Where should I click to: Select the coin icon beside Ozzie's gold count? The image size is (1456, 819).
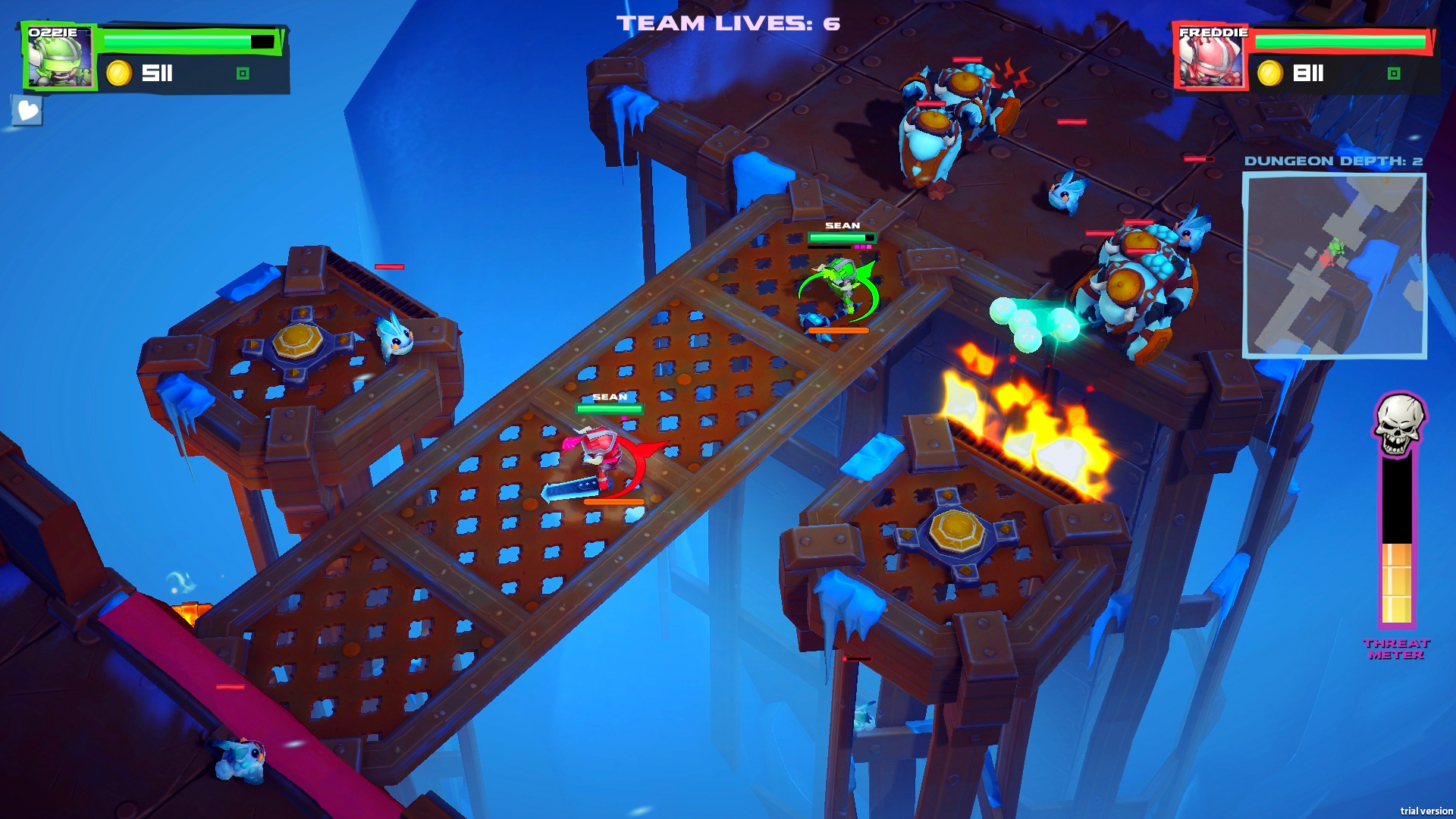coord(118,74)
